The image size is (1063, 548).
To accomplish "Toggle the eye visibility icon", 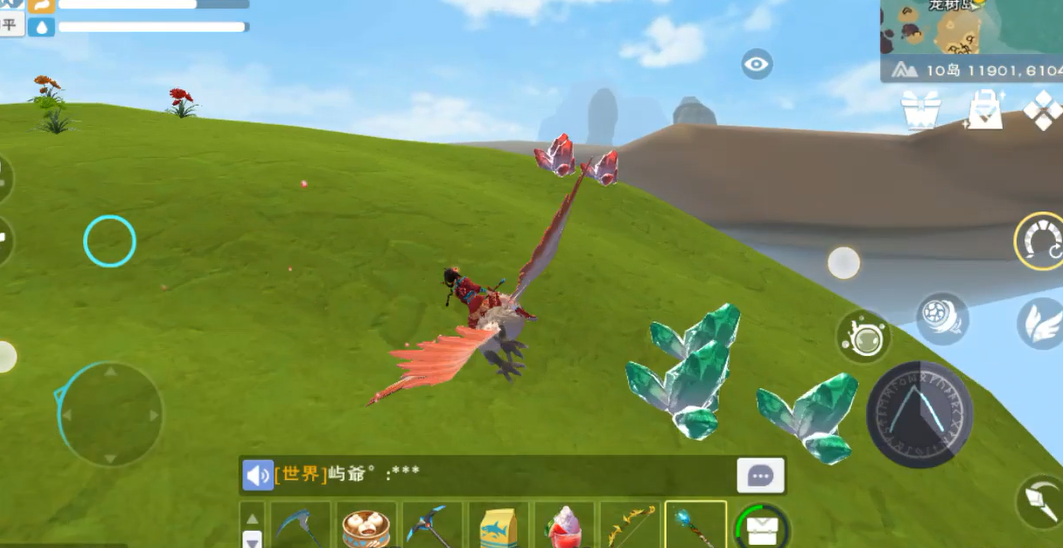I will point(757,66).
